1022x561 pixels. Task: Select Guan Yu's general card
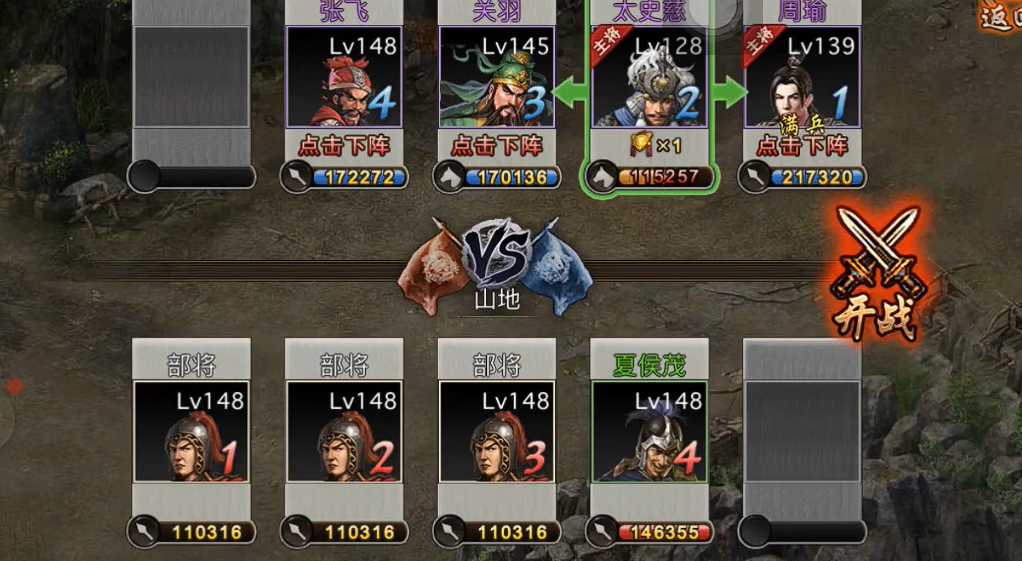click(497, 77)
